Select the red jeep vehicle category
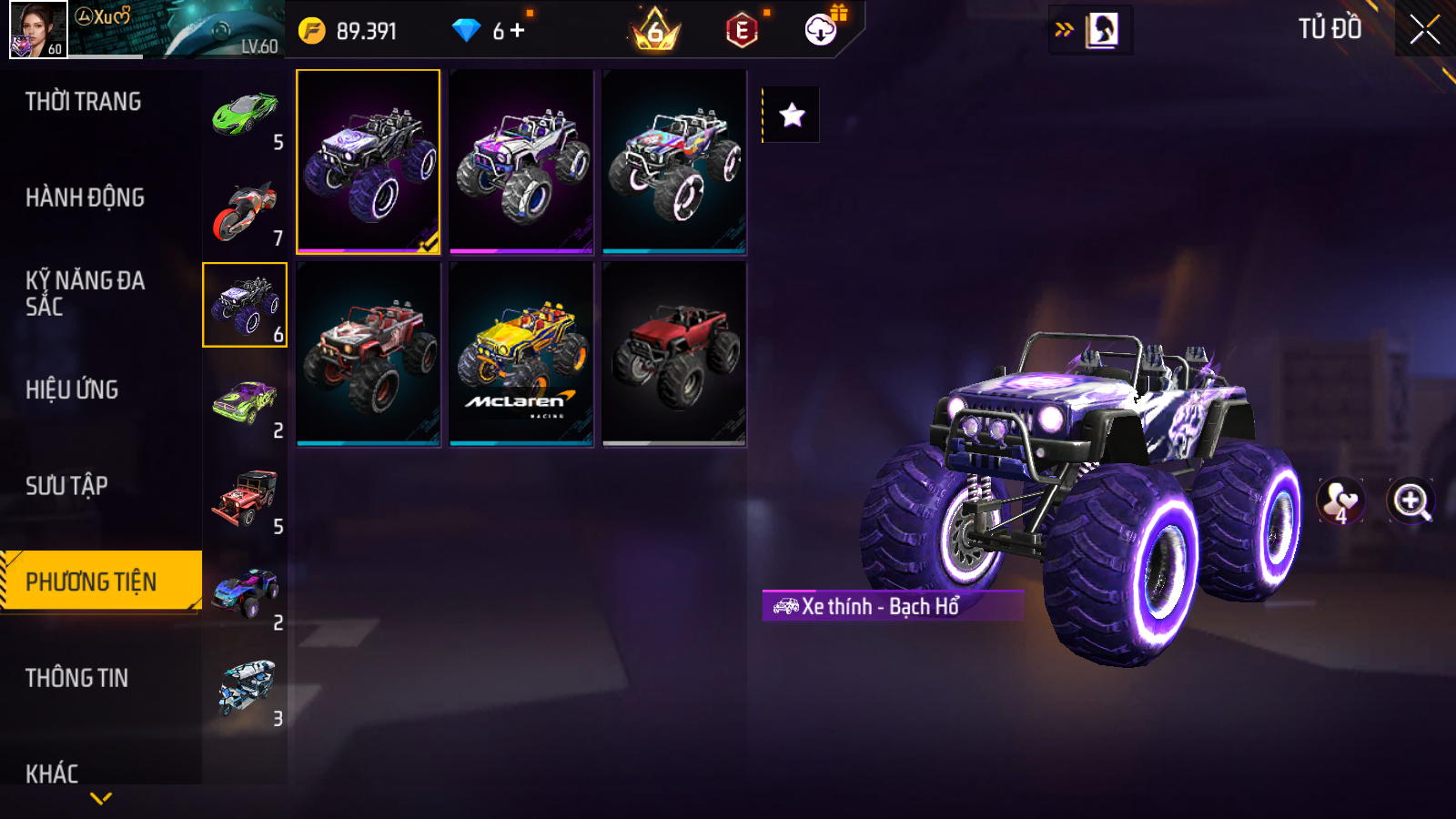Viewport: 1456px width, 819px height. 245,497
